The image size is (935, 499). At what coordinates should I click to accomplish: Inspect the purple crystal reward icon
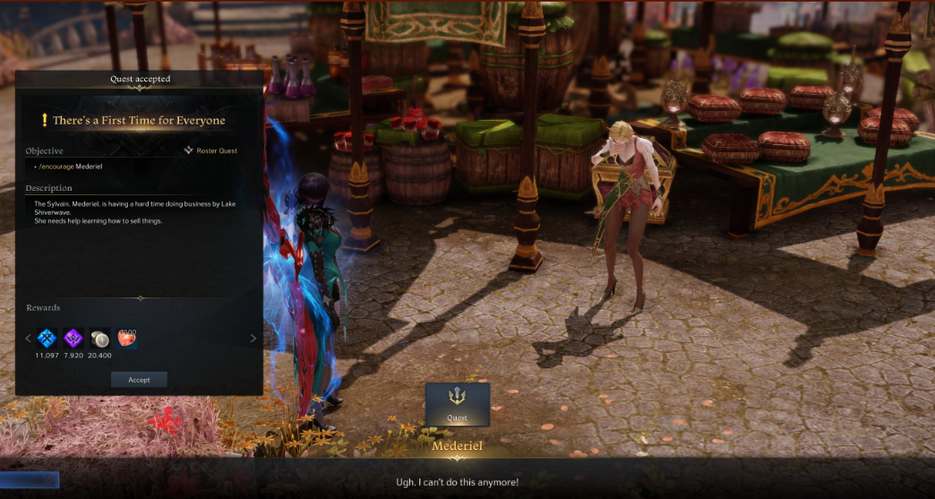(73, 338)
